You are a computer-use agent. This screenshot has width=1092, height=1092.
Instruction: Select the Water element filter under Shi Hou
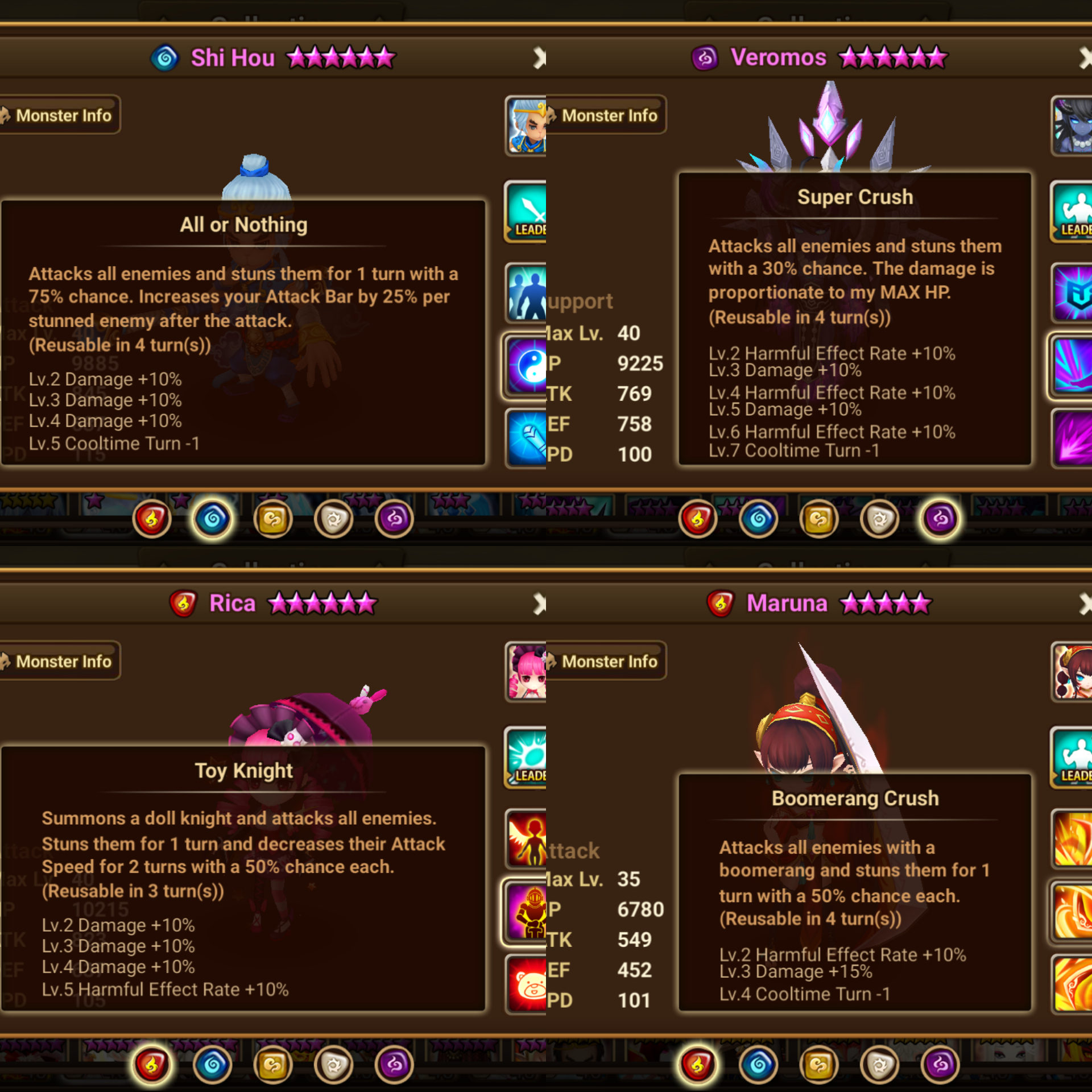(213, 519)
